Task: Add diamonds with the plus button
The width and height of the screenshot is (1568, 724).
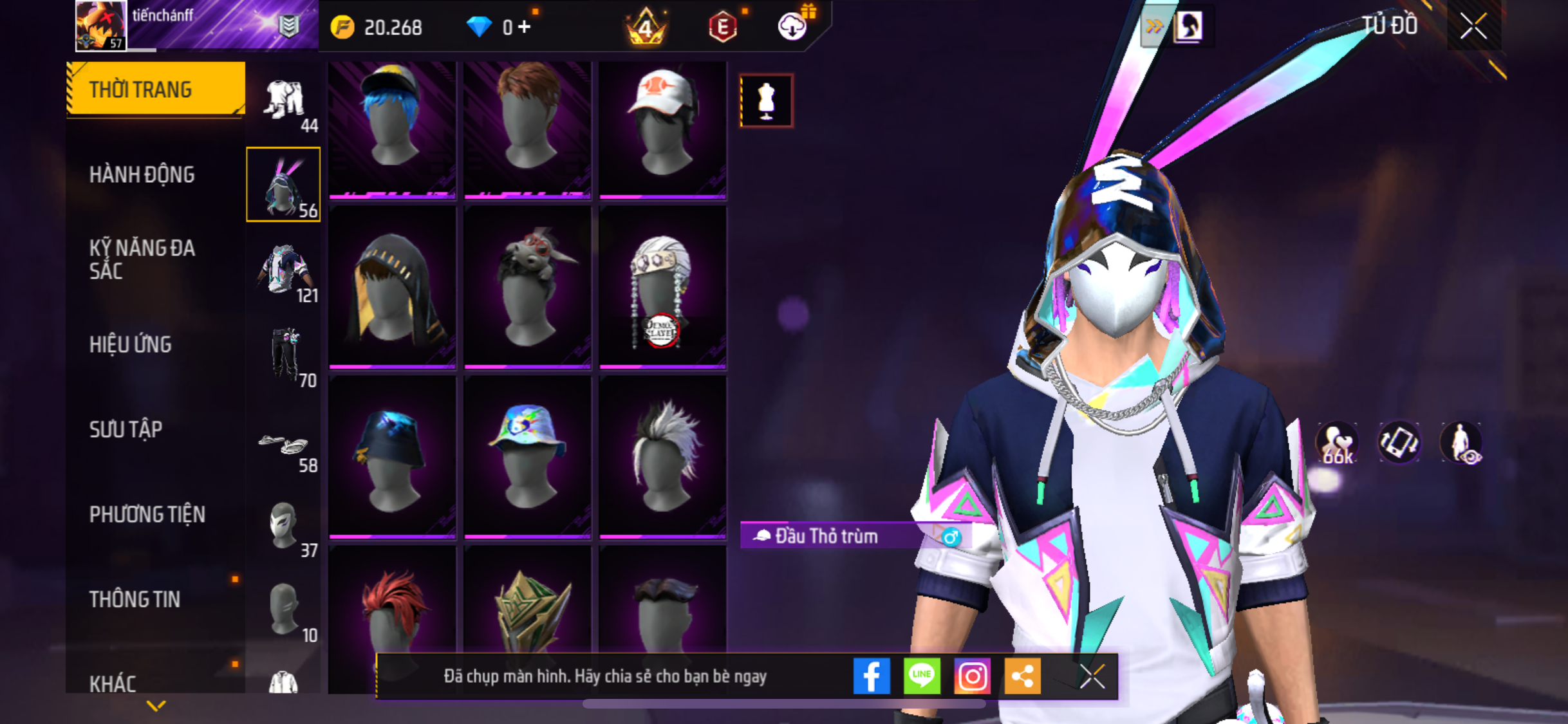Action: (x=525, y=27)
